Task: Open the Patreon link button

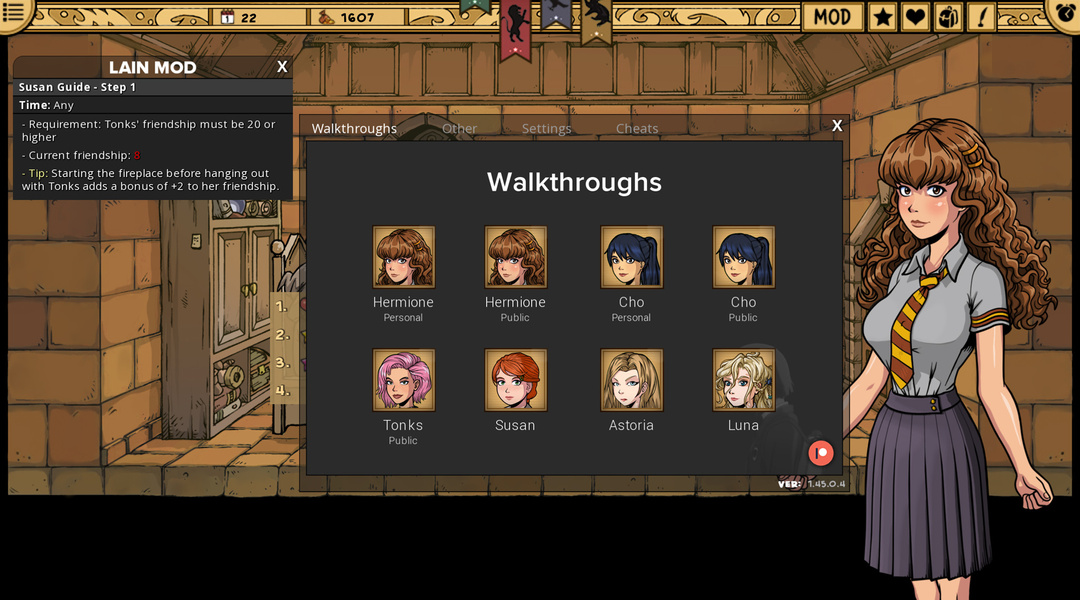Action: click(820, 453)
